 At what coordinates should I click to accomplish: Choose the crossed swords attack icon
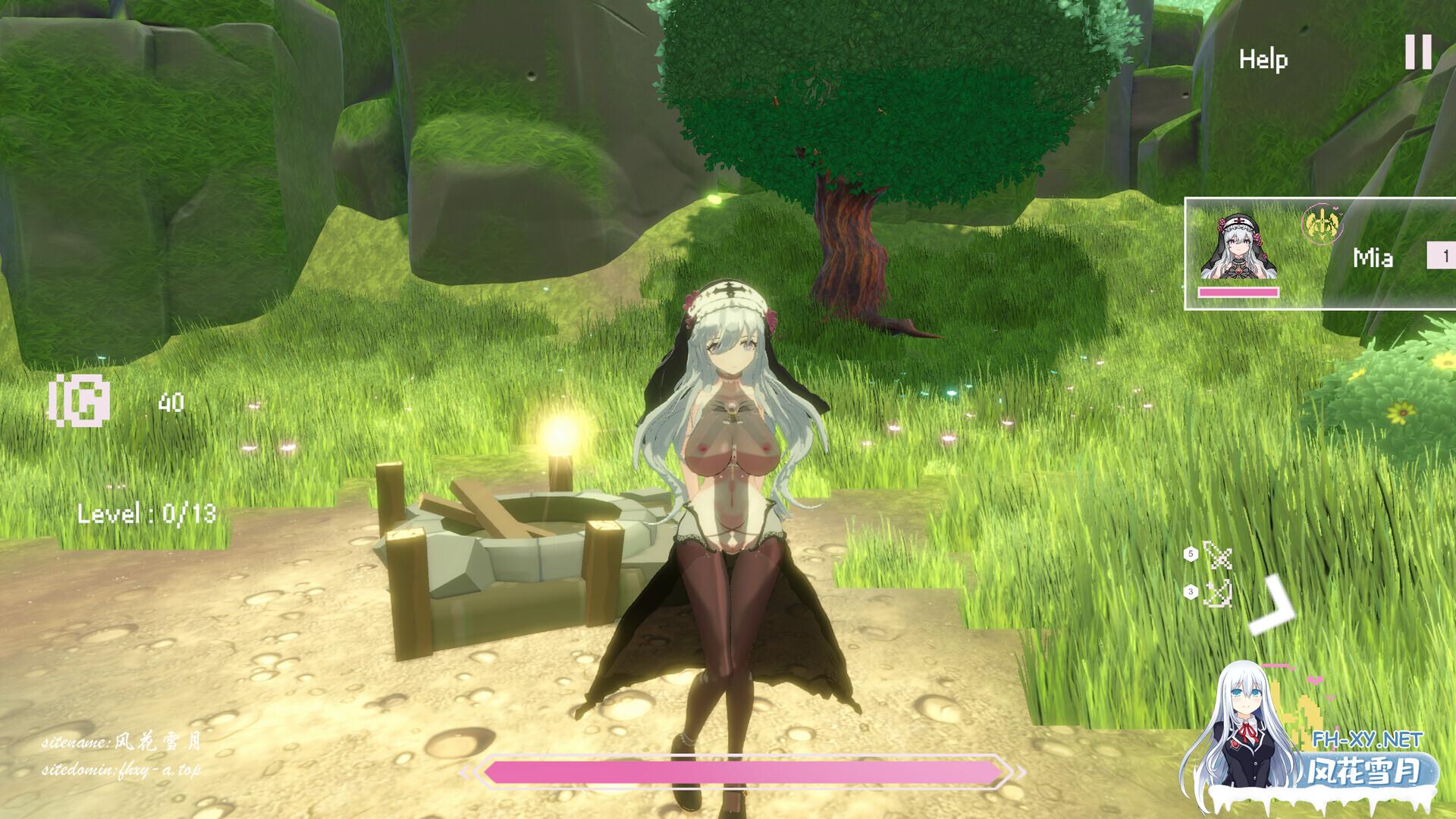(1218, 556)
